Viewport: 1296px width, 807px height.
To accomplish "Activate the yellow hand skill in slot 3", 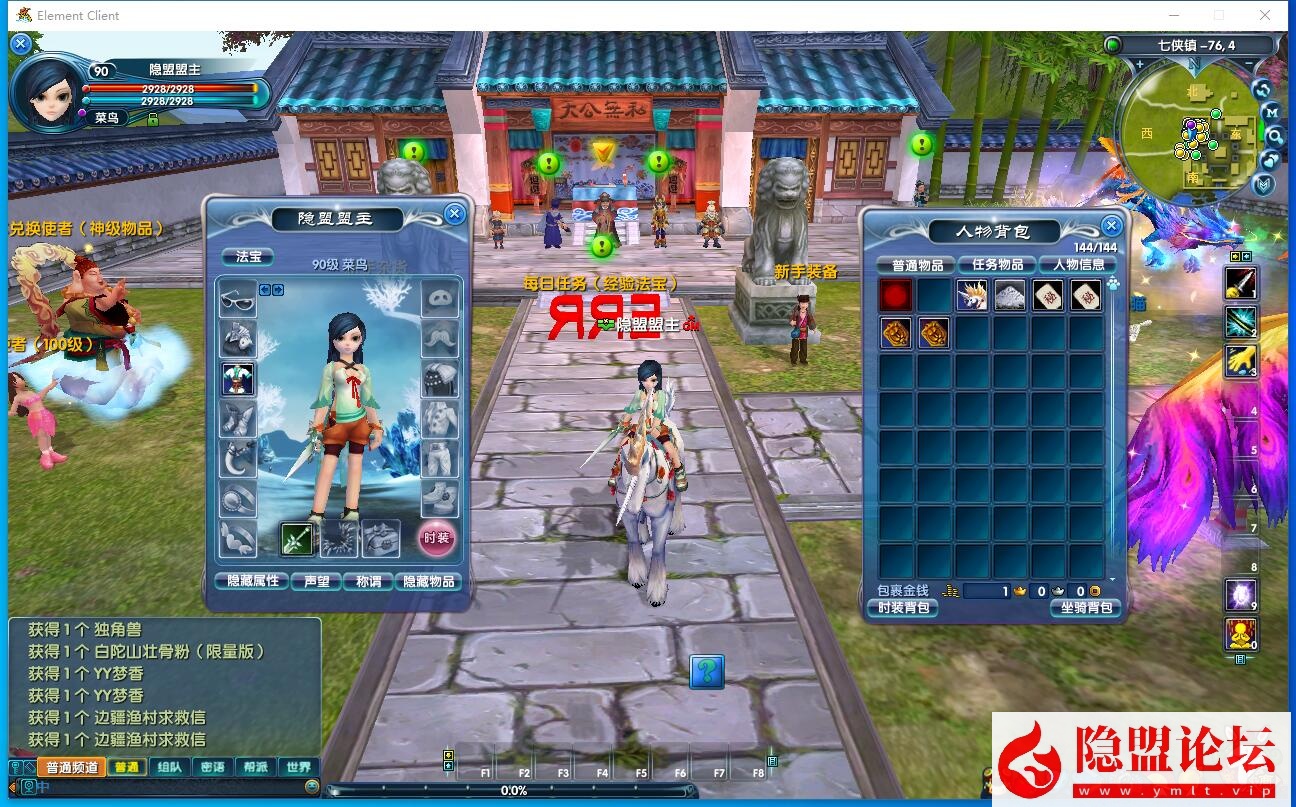I will pos(1241,360).
